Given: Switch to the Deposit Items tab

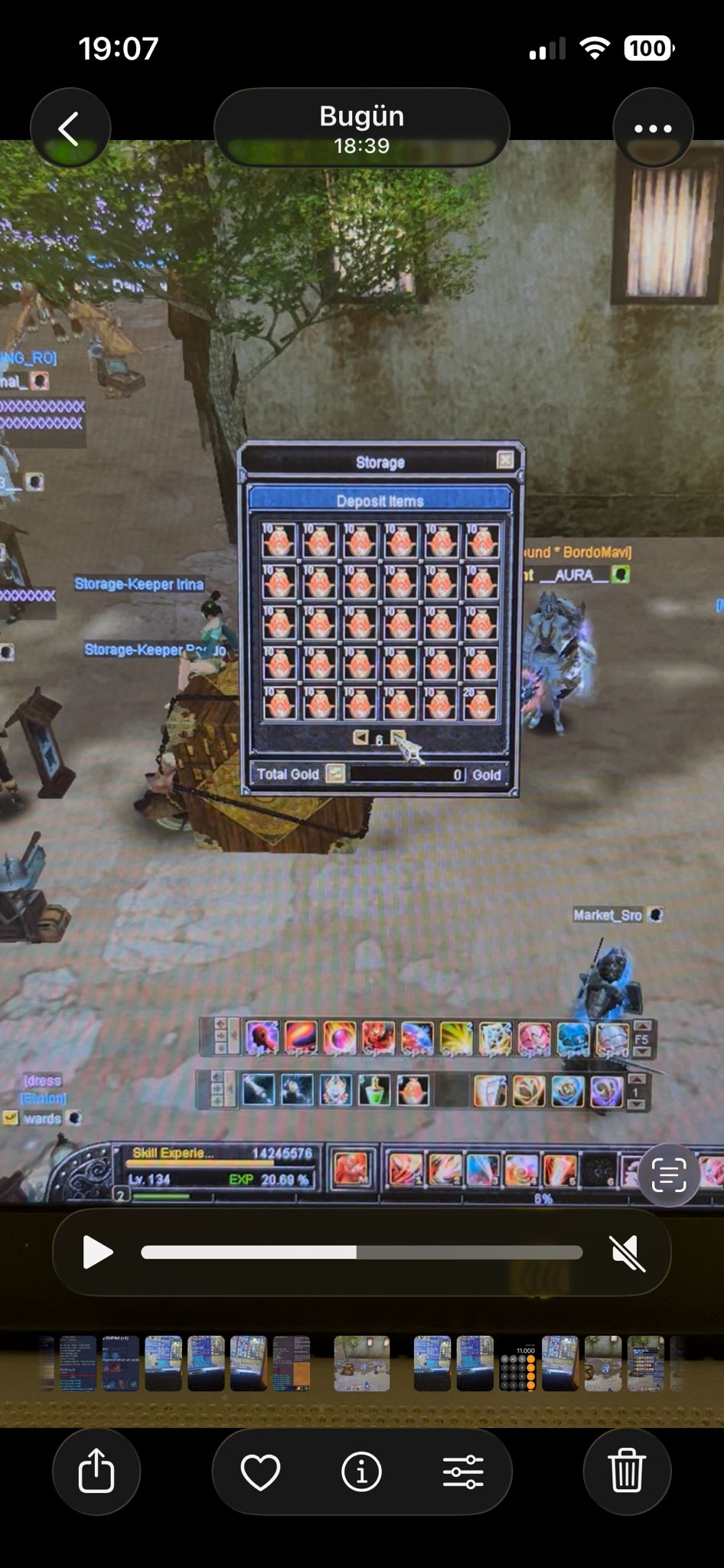Looking at the screenshot, I should coord(380,500).
